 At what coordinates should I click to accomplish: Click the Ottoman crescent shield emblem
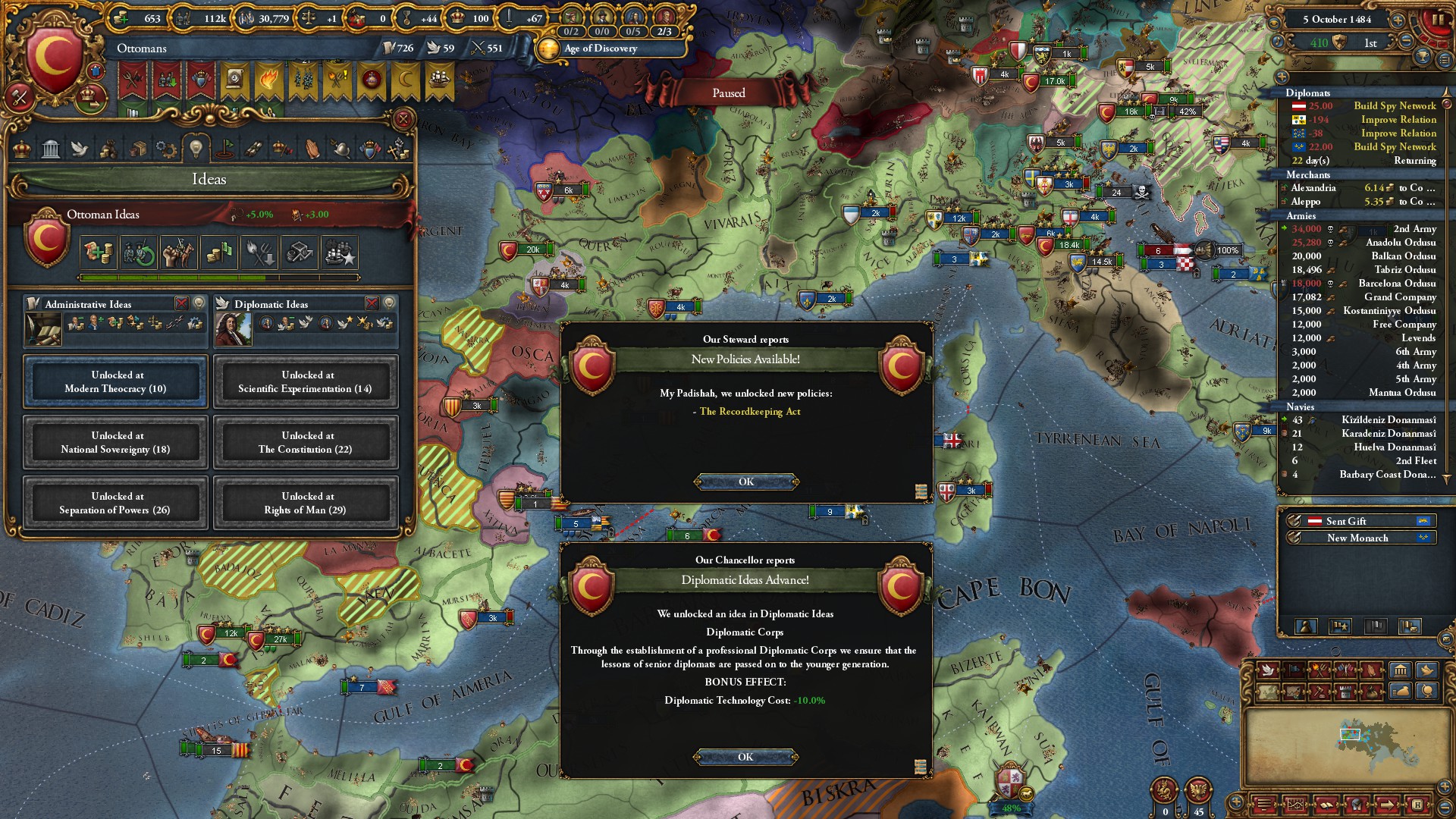pyautogui.click(x=53, y=57)
